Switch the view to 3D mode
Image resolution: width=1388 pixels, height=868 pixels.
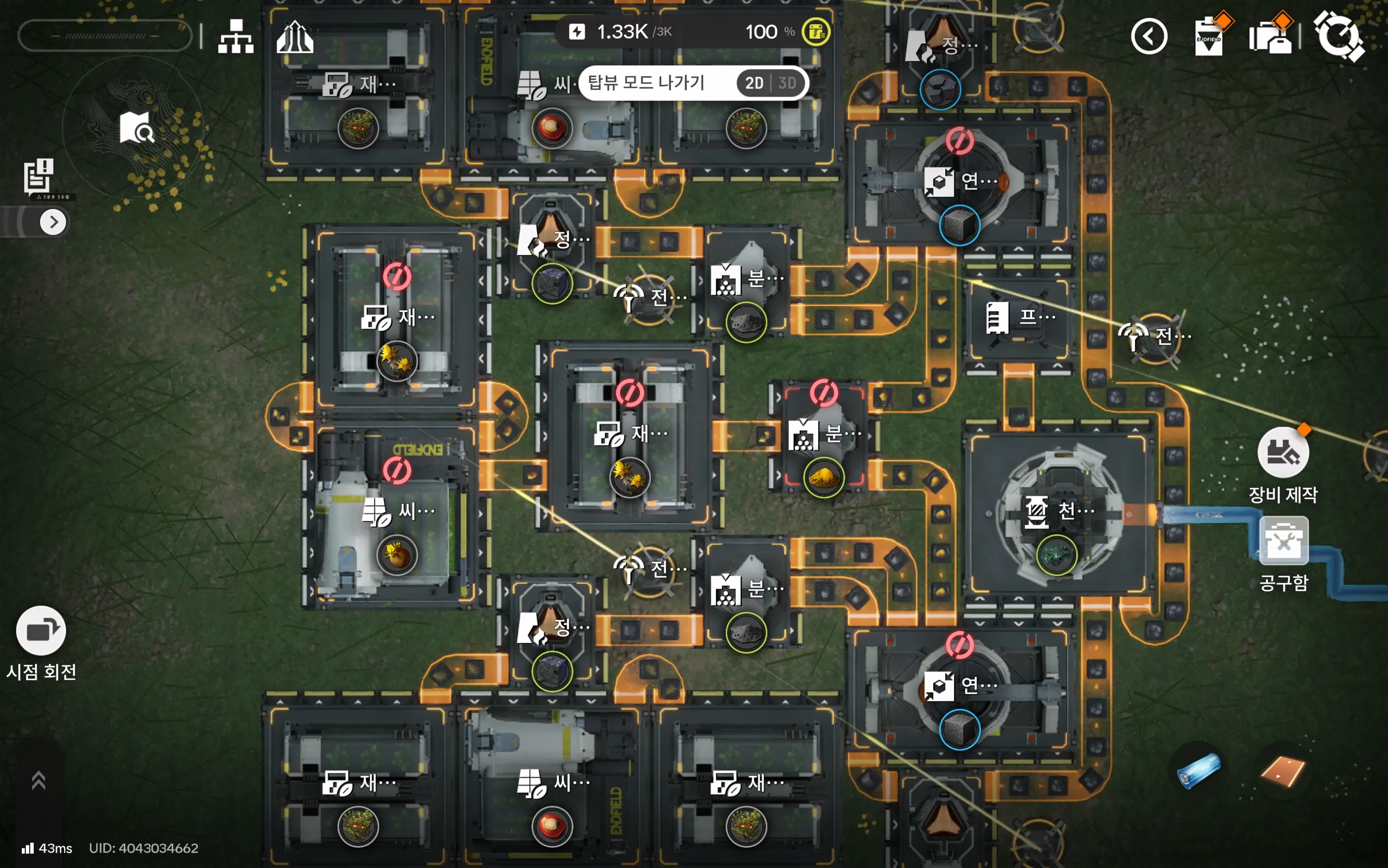pyautogui.click(x=787, y=83)
